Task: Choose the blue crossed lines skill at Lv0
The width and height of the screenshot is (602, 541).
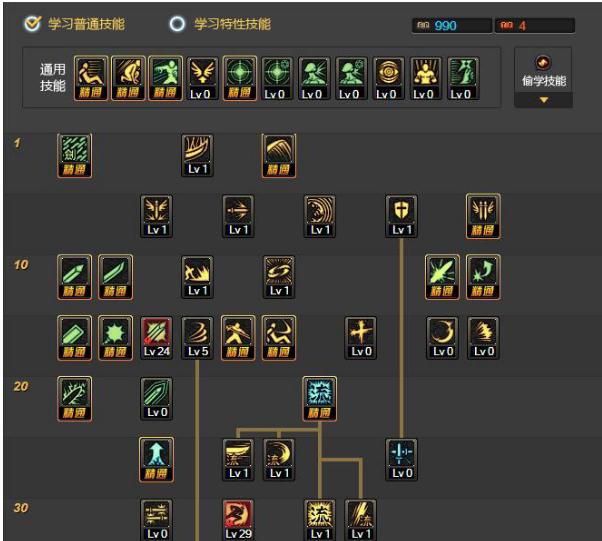Action: 402,456
